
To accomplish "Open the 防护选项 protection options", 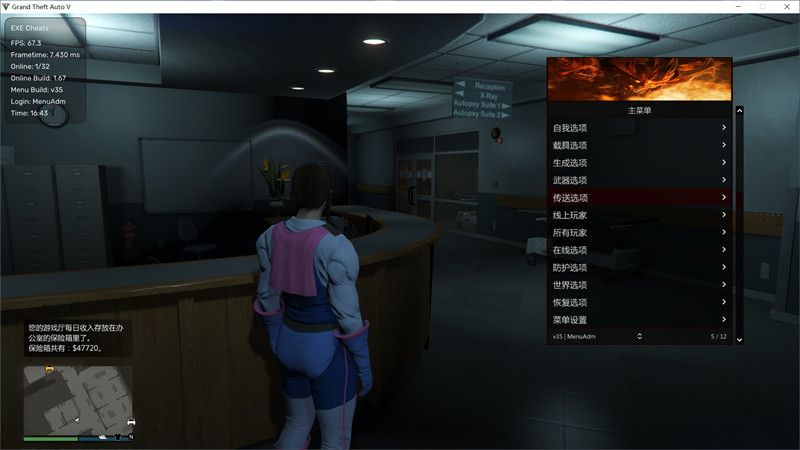I will (x=639, y=268).
